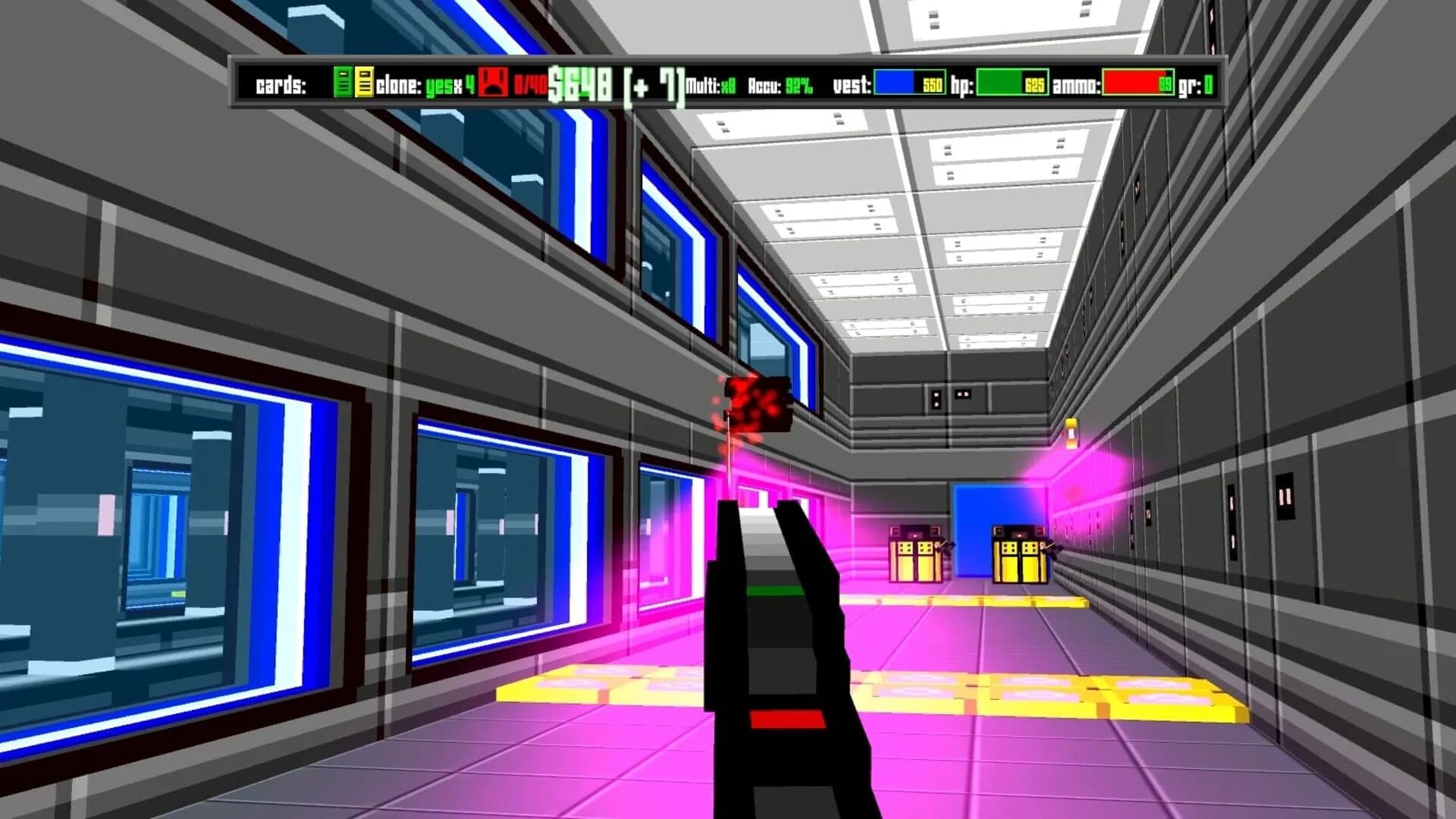Click the red ammo bar
The width and height of the screenshot is (1456, 819).
pyautogui.click(x=1137, y=82)
